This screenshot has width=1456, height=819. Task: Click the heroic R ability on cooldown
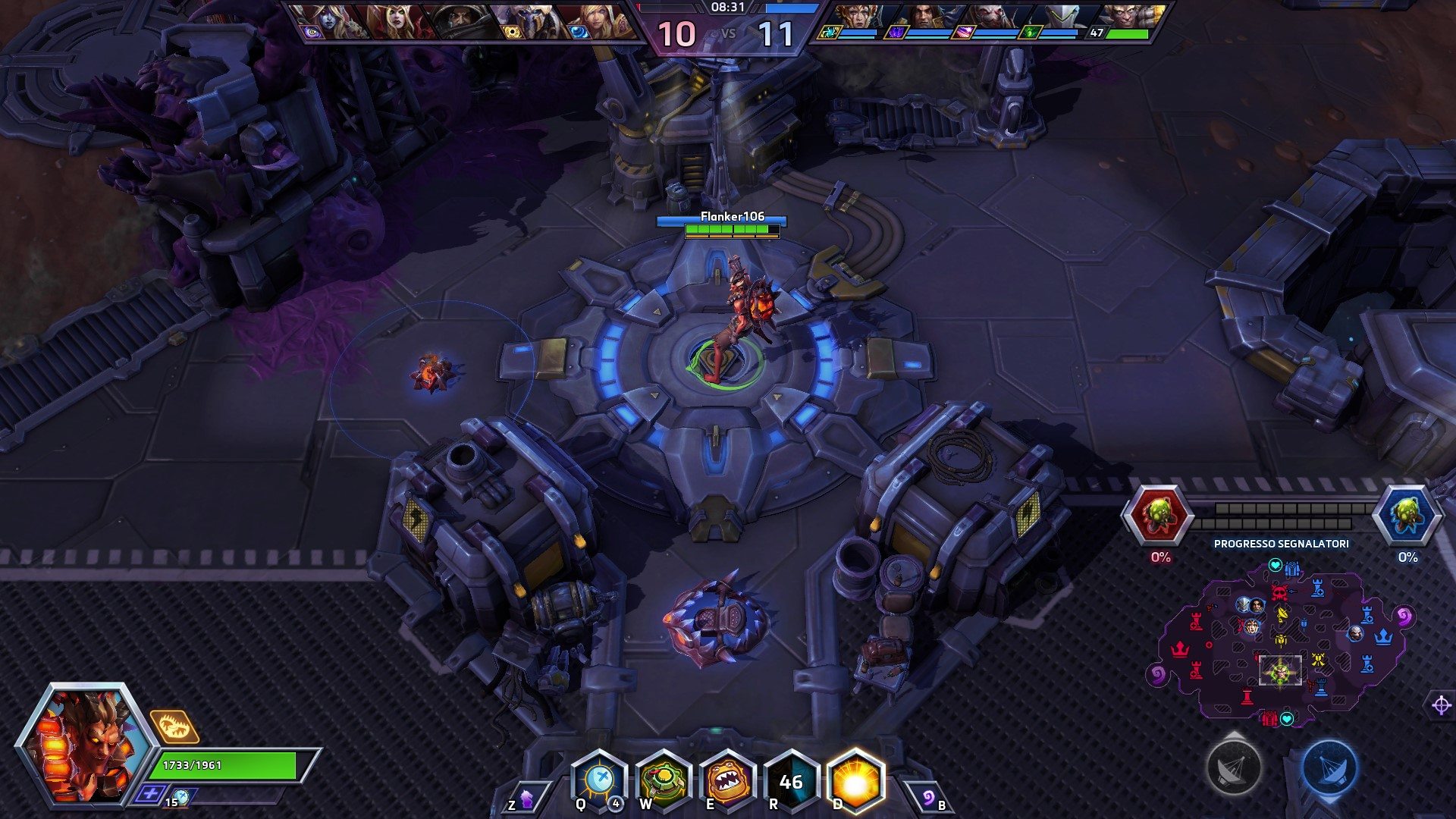click(791, 781)
